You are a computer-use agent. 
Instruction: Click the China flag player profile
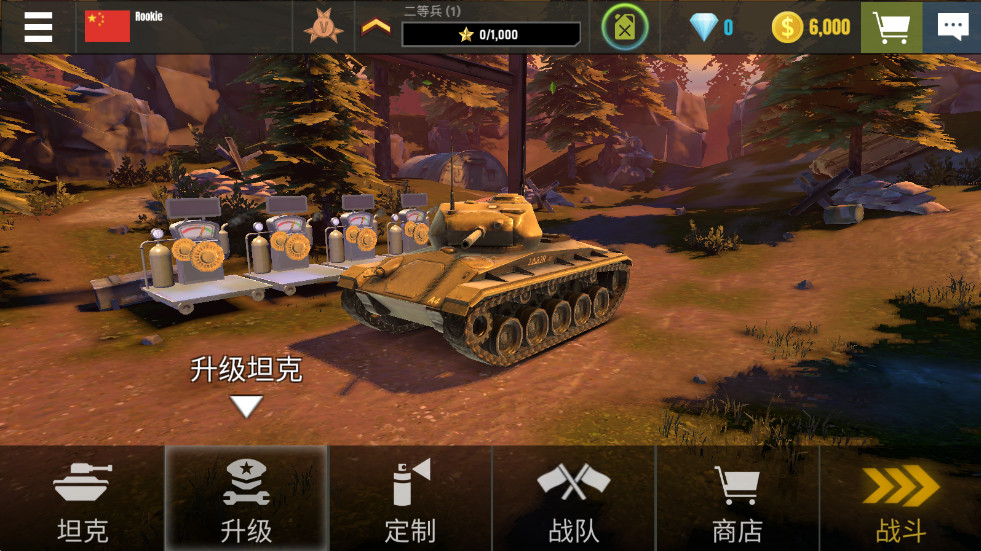pos(108,26)
